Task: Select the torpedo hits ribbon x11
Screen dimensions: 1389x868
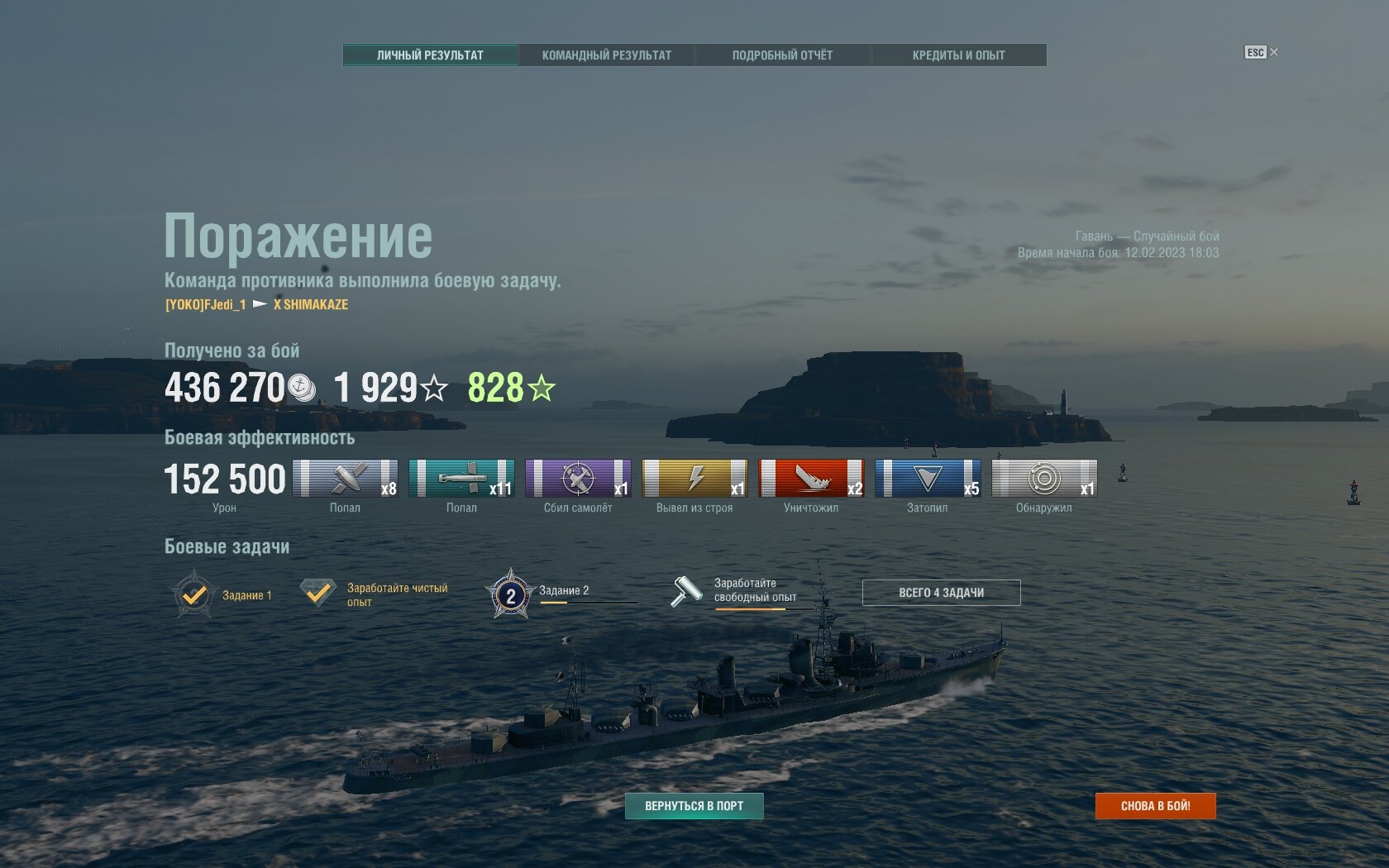Action: (x=461, y=479)
